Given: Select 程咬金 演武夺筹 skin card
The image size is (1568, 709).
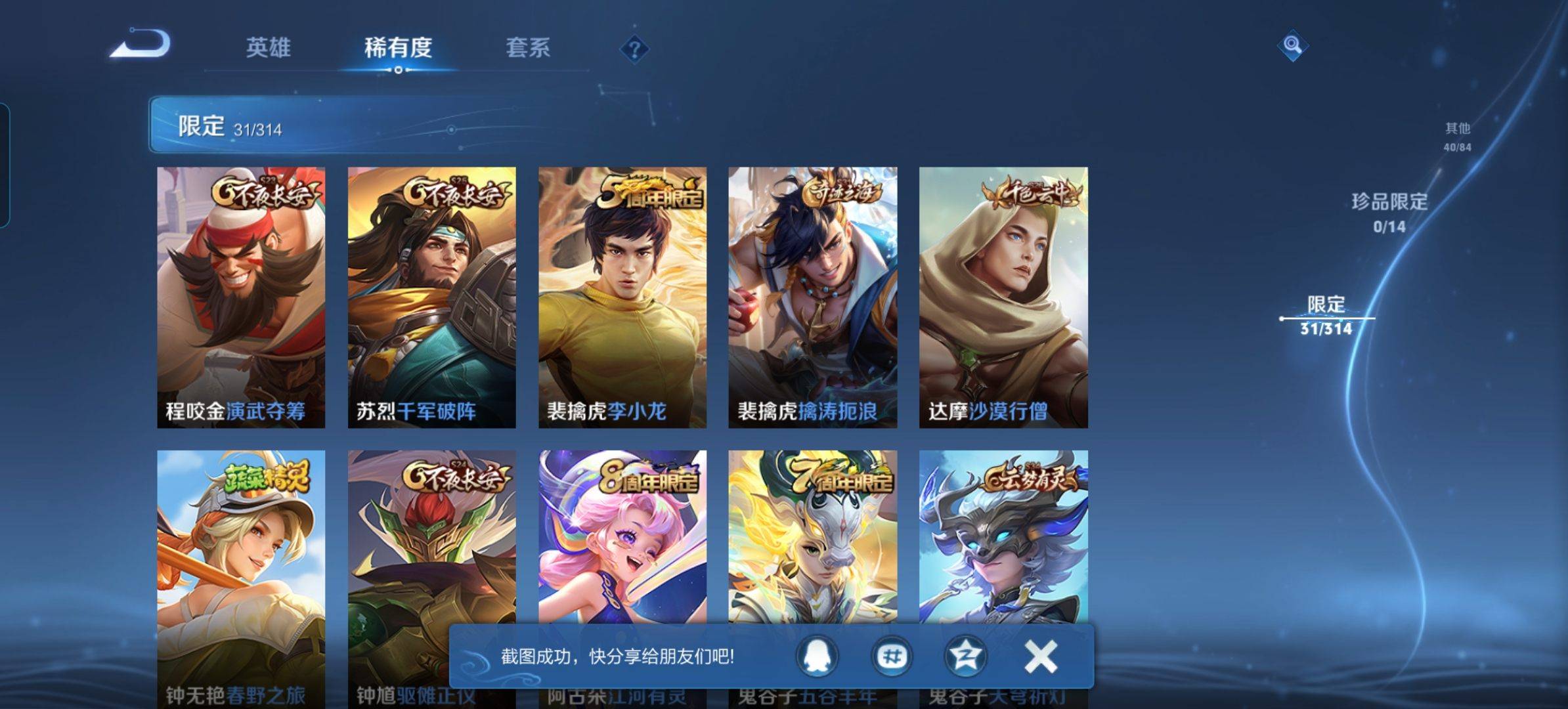Looking at the screenshot, I should (x=241, y=297).
